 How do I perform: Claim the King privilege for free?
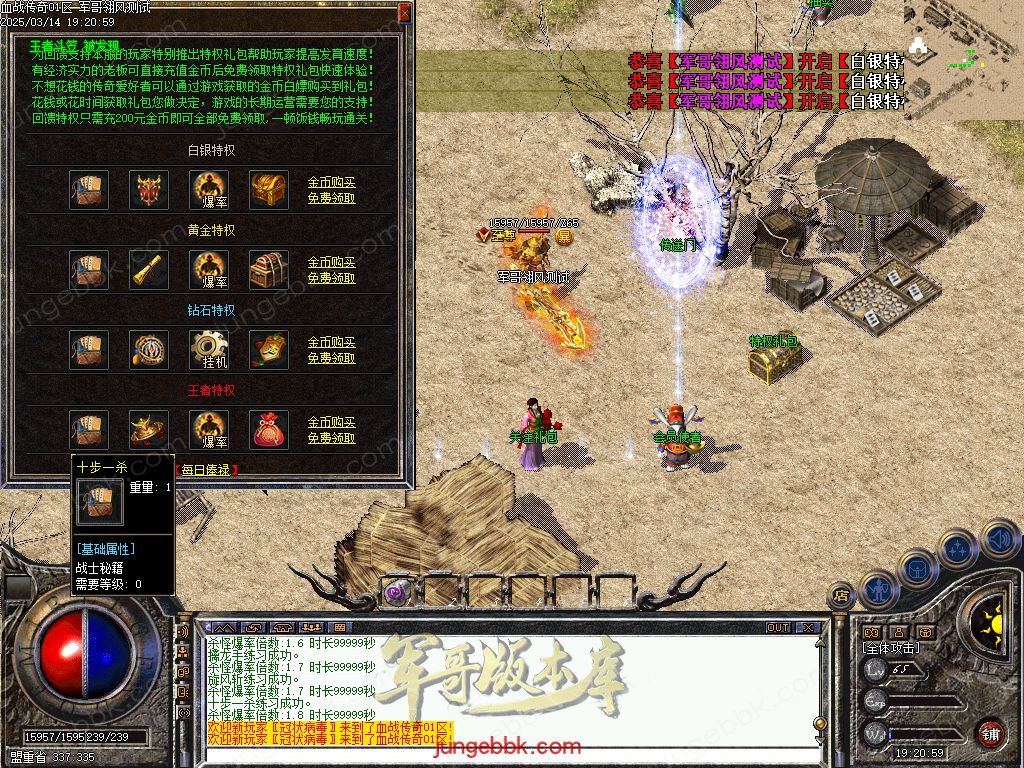click(x=331, y=438)
